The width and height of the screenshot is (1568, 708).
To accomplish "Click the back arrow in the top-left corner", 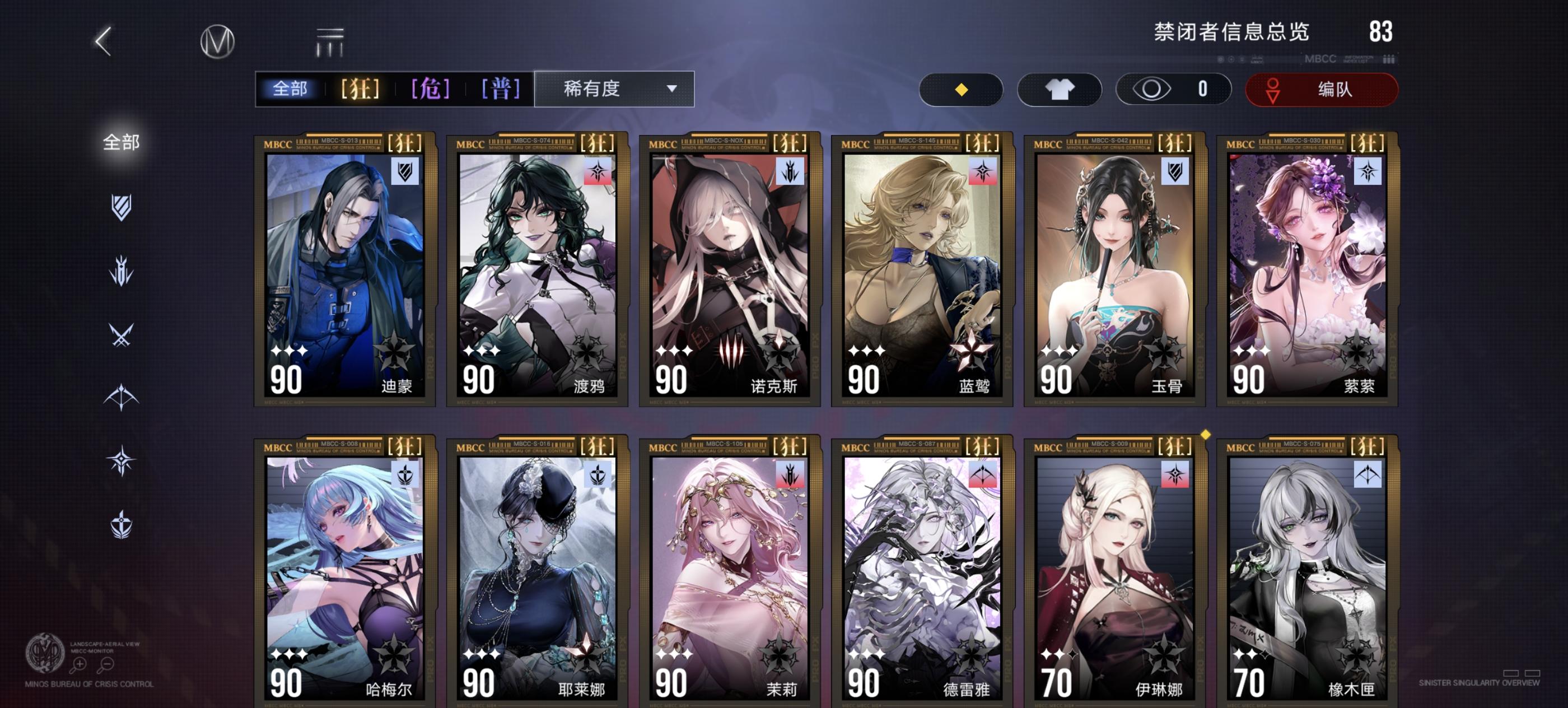I will (104, 43).
